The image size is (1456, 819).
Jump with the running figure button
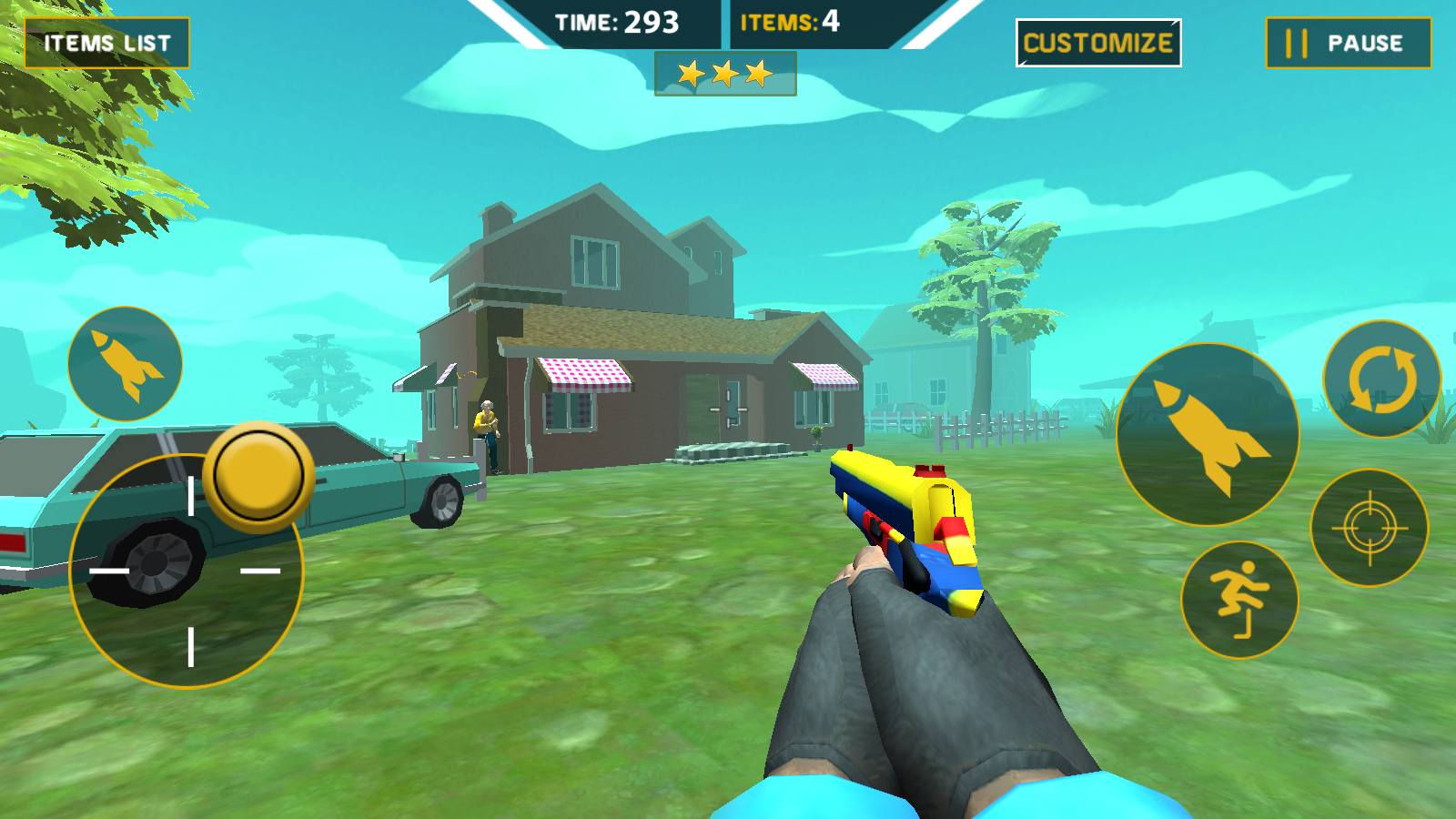coord(1239,601)
